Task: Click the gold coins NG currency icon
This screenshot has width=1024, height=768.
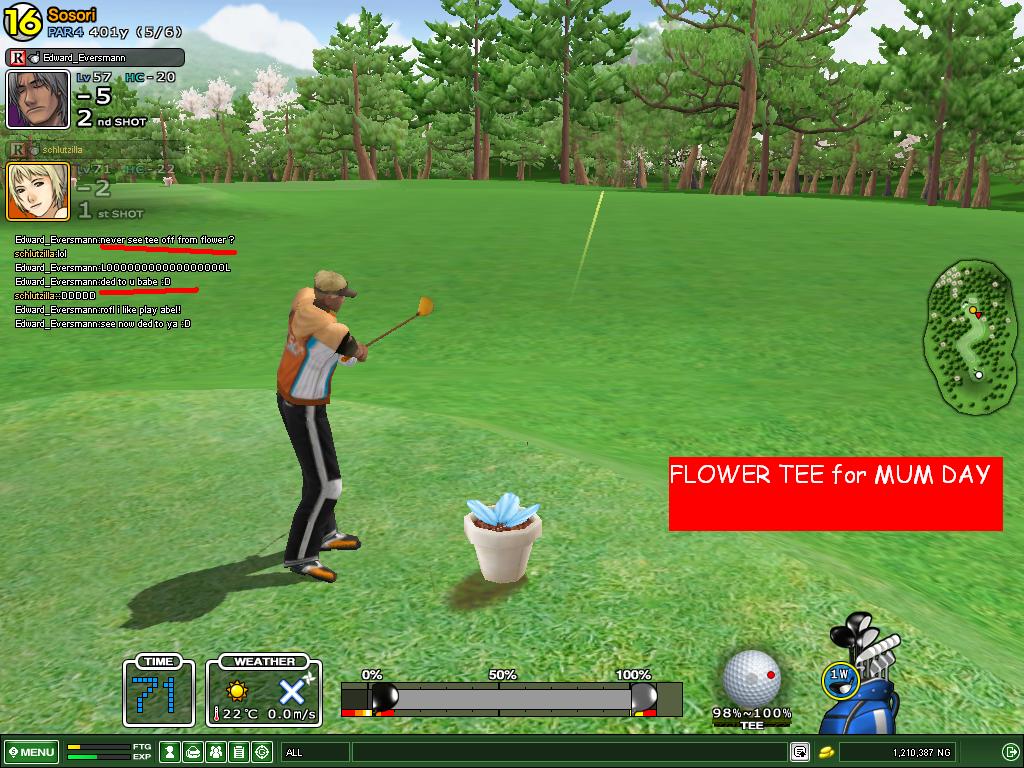Action: pyautogui.click(x=826, y=752)
